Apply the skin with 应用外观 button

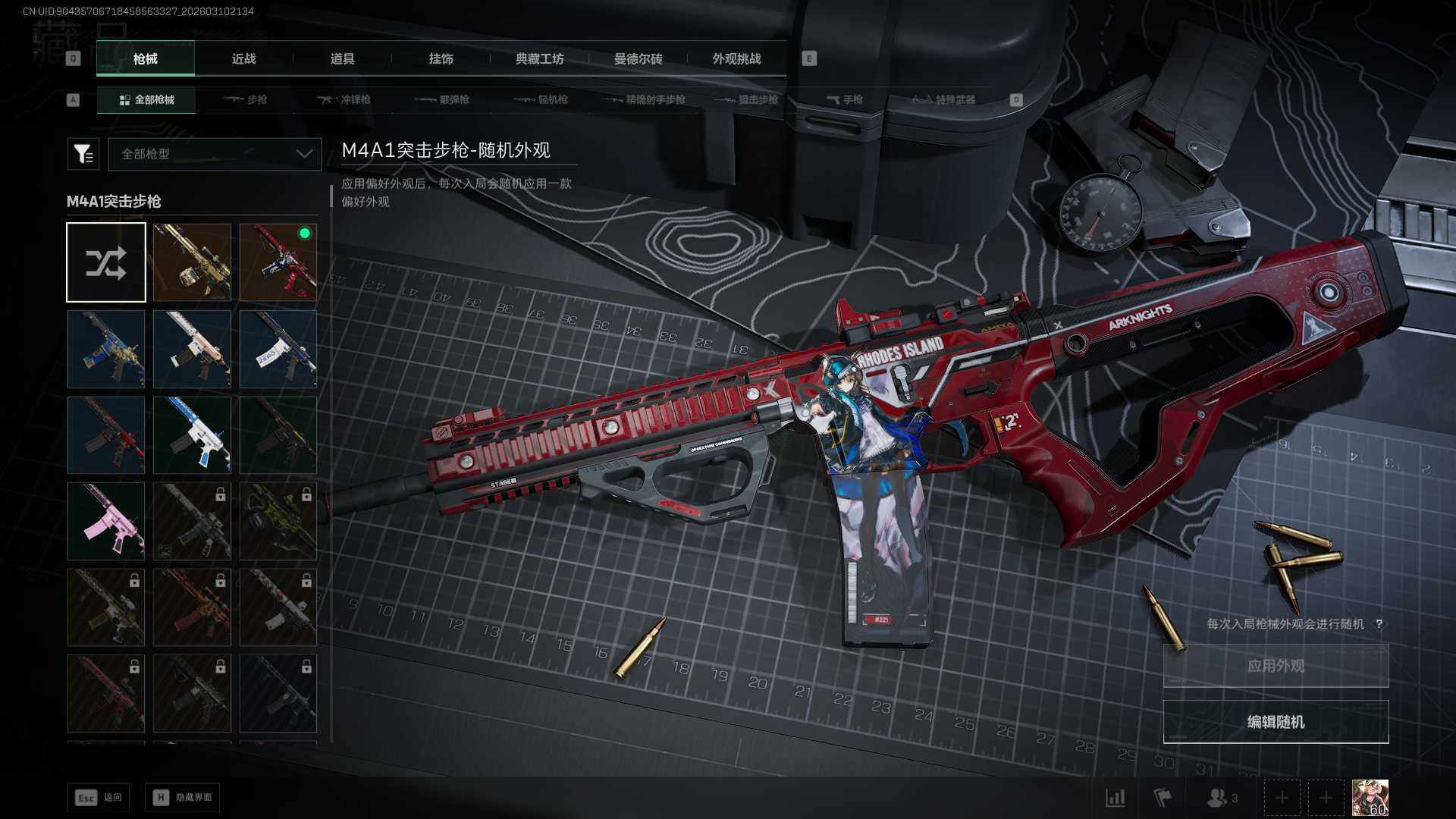point(1276,666)
